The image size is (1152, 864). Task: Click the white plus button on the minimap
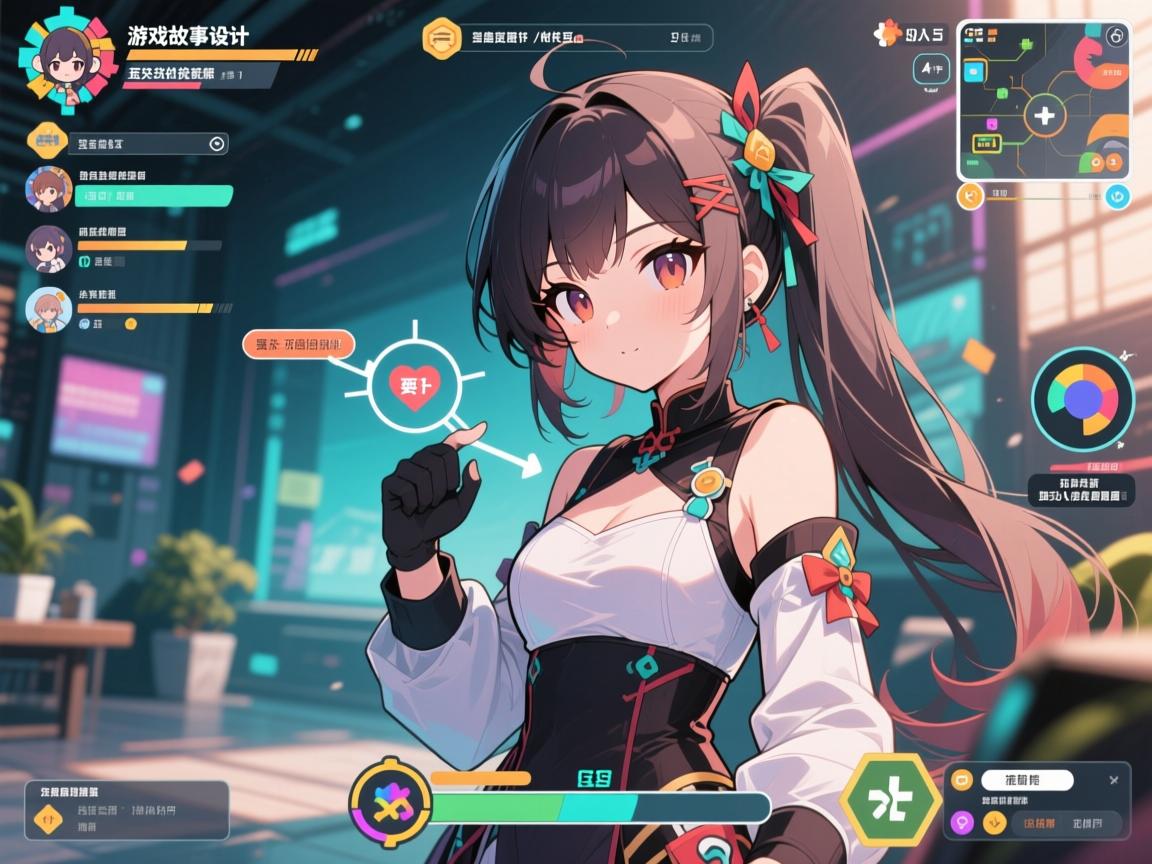coord(1044,116)
